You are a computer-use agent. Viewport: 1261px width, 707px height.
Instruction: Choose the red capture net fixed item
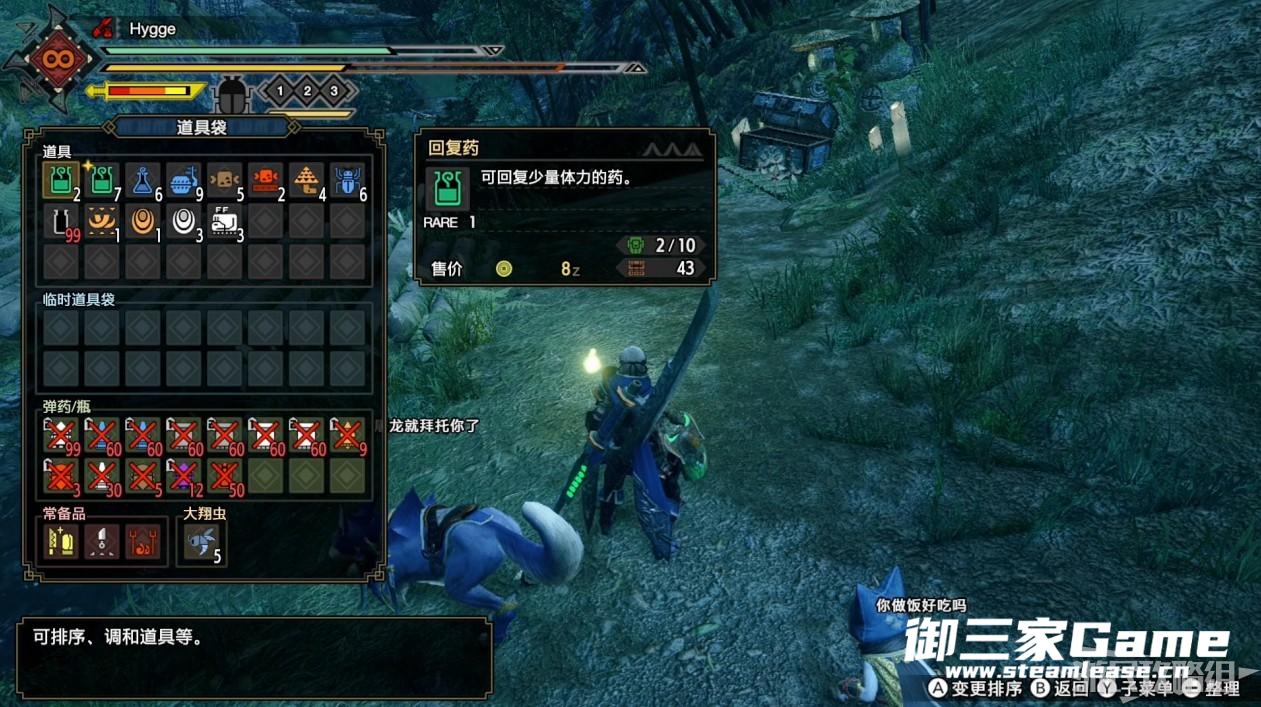coord(143,542)
